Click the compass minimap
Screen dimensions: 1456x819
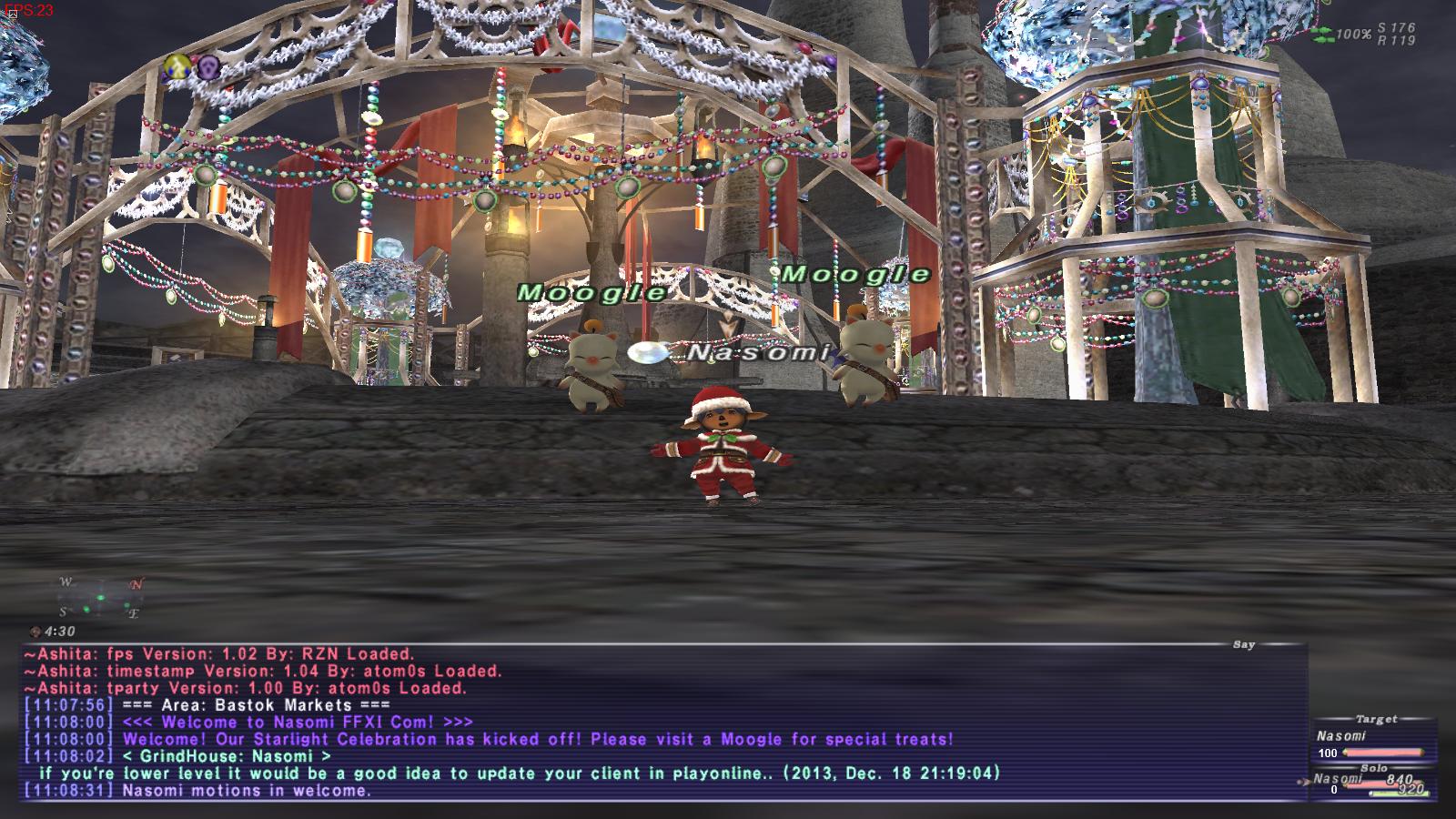[100, 598]
